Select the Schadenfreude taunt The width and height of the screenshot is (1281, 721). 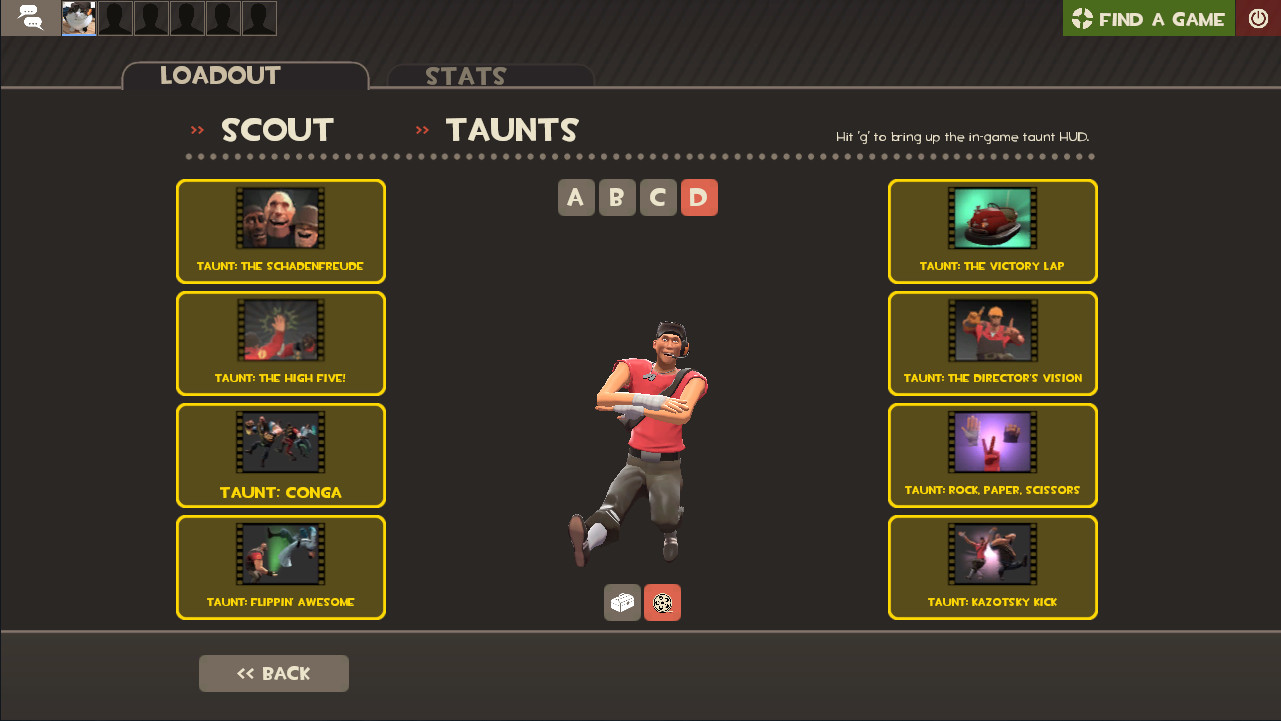pos(280,231)
